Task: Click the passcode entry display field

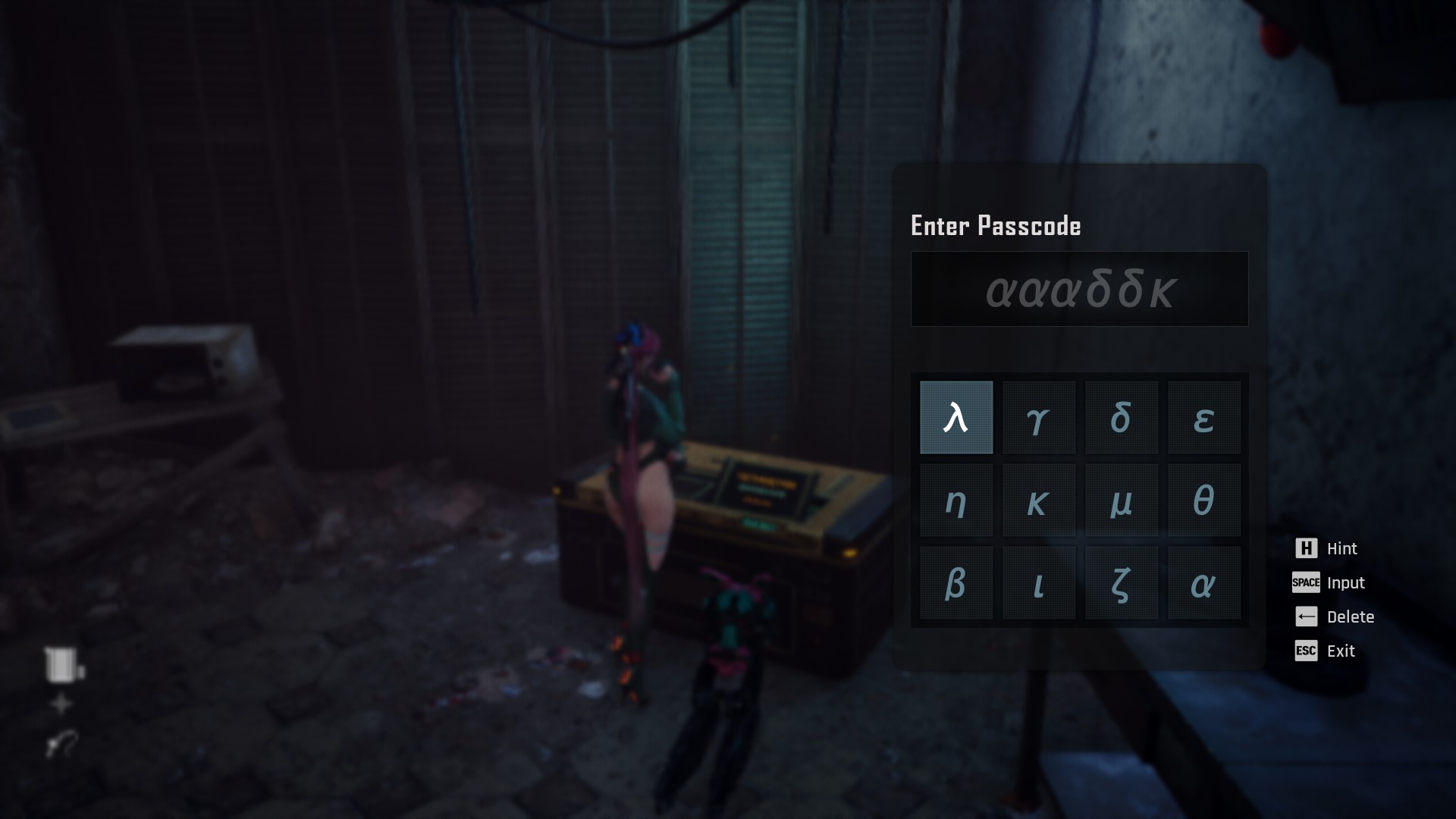Action: (x=1079, y=289)
